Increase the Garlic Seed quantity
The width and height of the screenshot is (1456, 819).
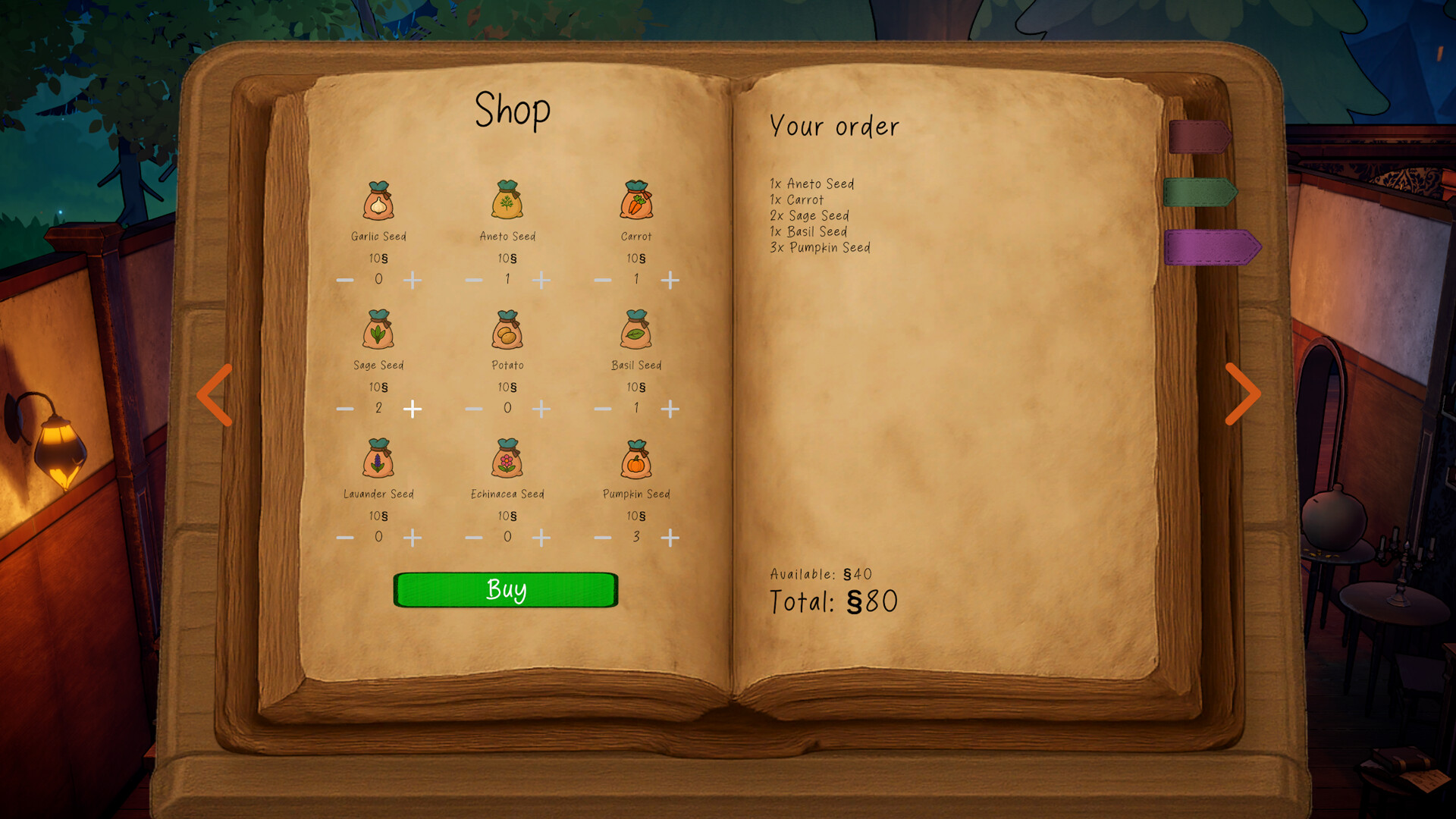click(413, 280)
